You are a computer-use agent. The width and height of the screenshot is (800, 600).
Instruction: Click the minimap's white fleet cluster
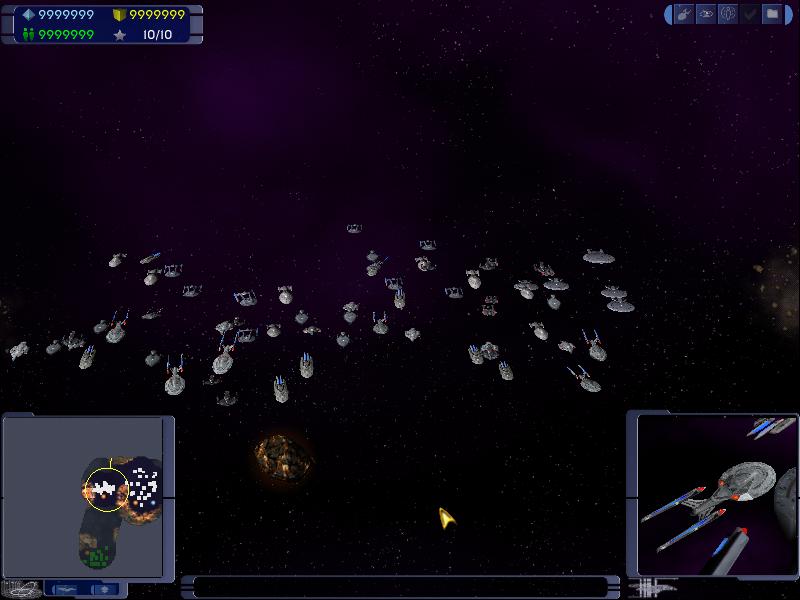[x=103, y=489]
